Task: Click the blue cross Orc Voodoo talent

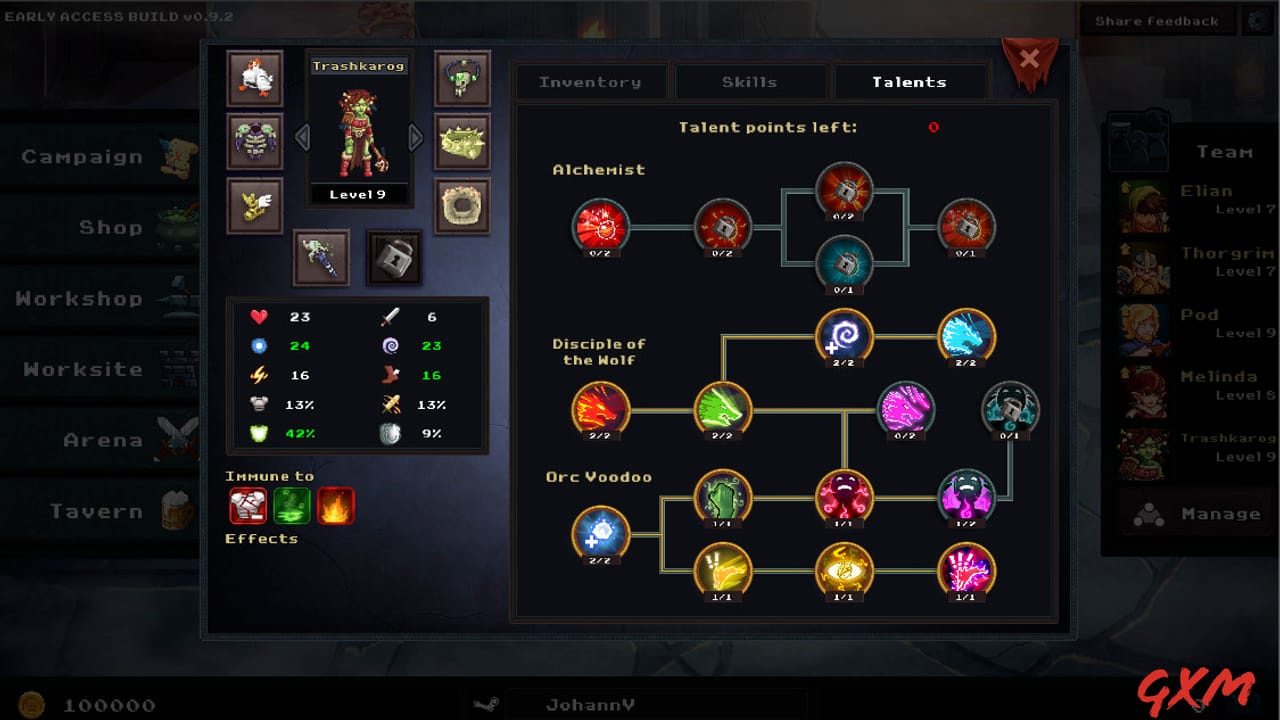Action: (600, 535)
